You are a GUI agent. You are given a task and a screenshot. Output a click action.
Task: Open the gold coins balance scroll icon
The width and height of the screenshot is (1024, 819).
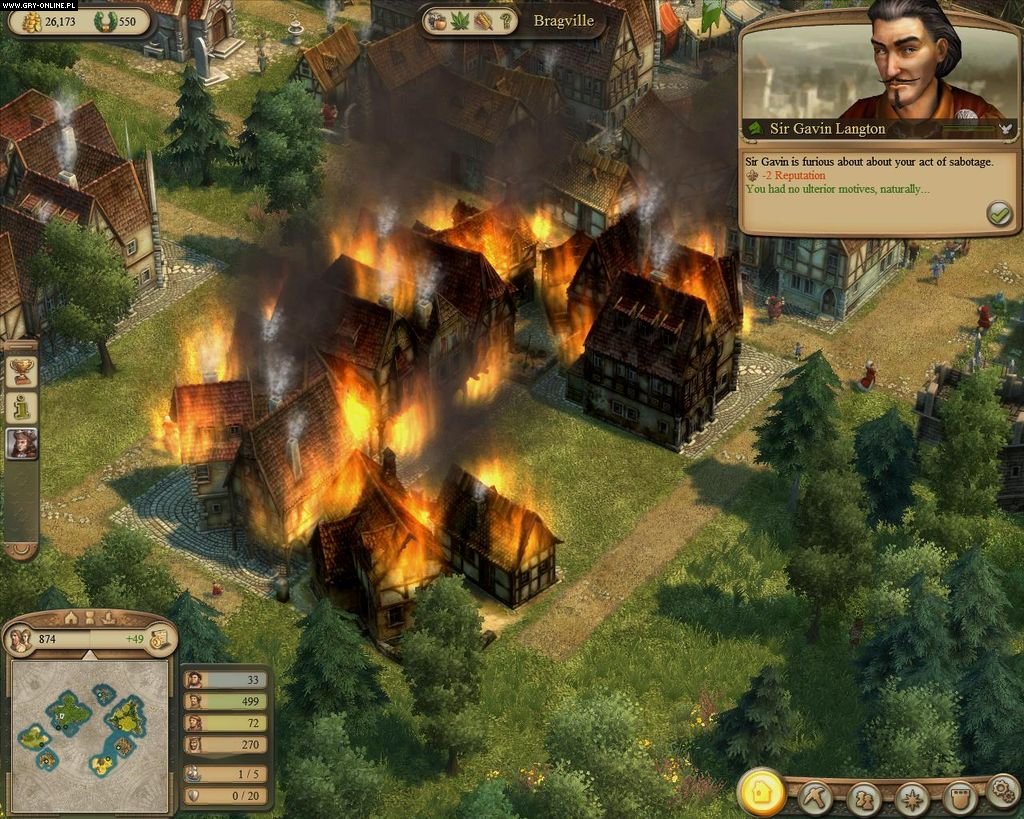(x=158, y=639)
